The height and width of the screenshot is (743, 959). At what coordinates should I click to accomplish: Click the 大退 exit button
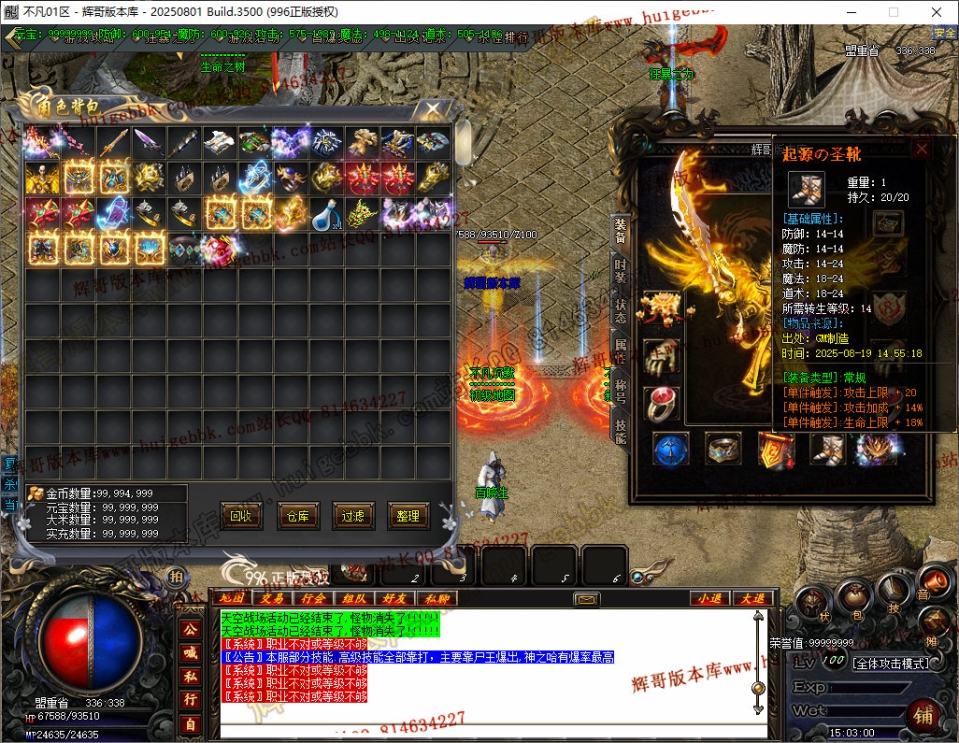pyautogui.click(x=751, y=598)
